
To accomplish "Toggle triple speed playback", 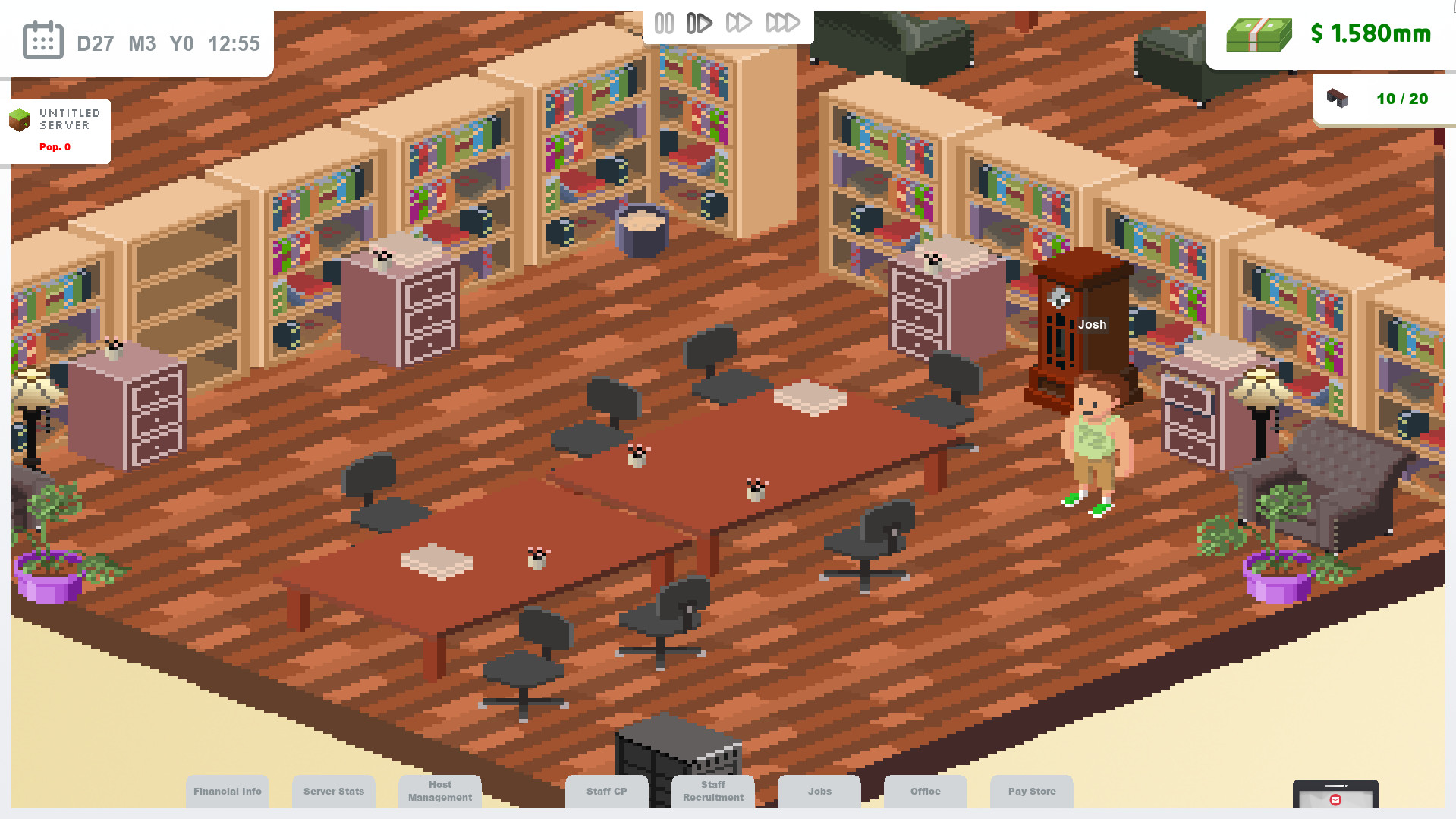I will coord(784,23).
